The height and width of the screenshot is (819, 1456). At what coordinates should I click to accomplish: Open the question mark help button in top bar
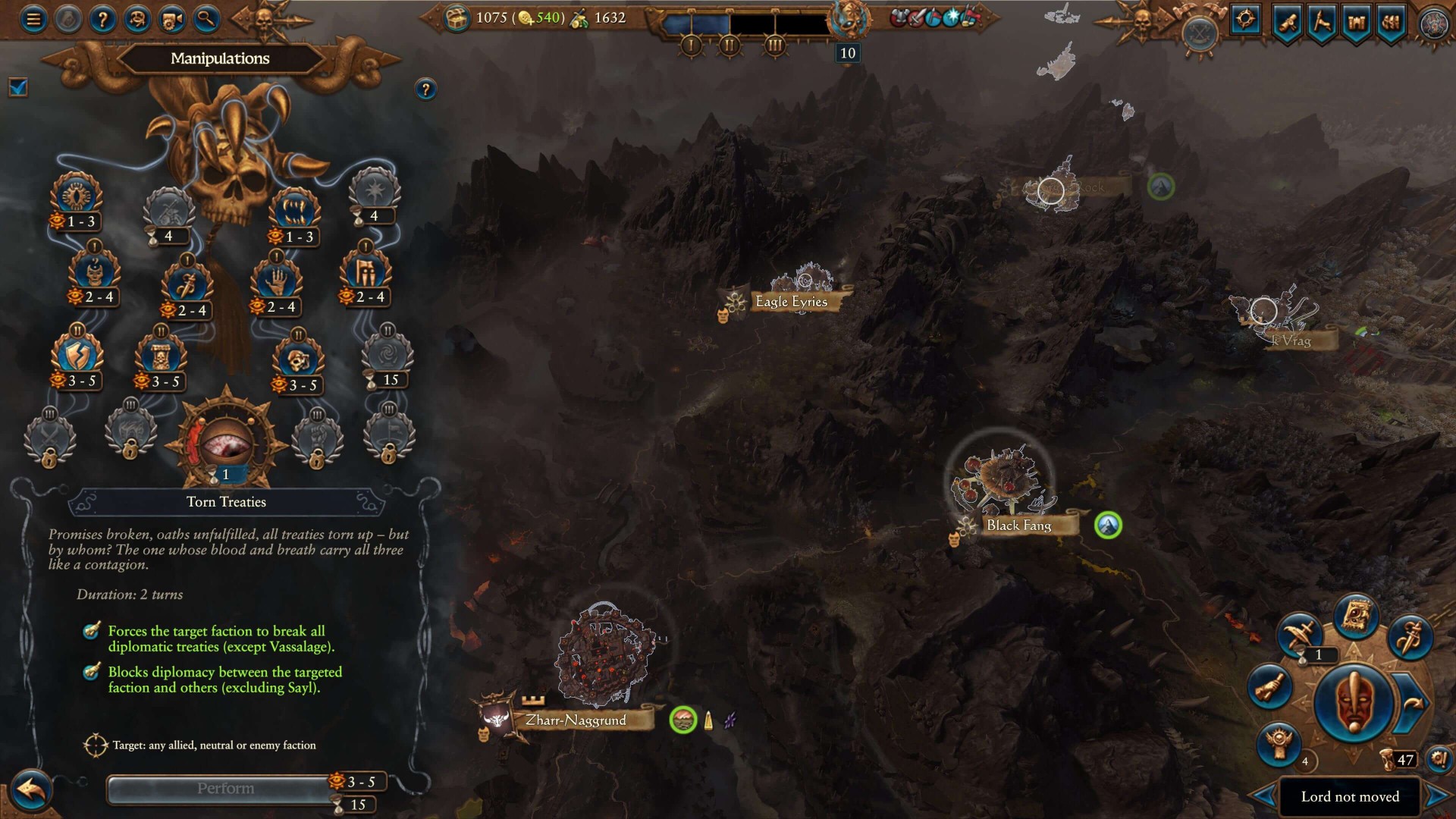[102, 19]
